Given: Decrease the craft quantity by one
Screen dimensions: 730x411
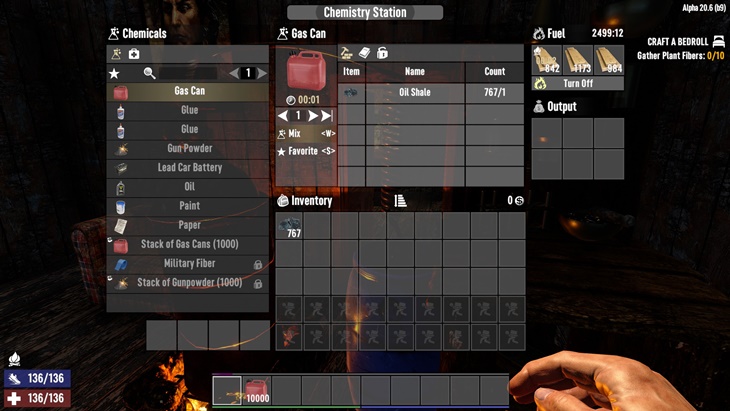Looking at the screenshot, I should (283, 116).
